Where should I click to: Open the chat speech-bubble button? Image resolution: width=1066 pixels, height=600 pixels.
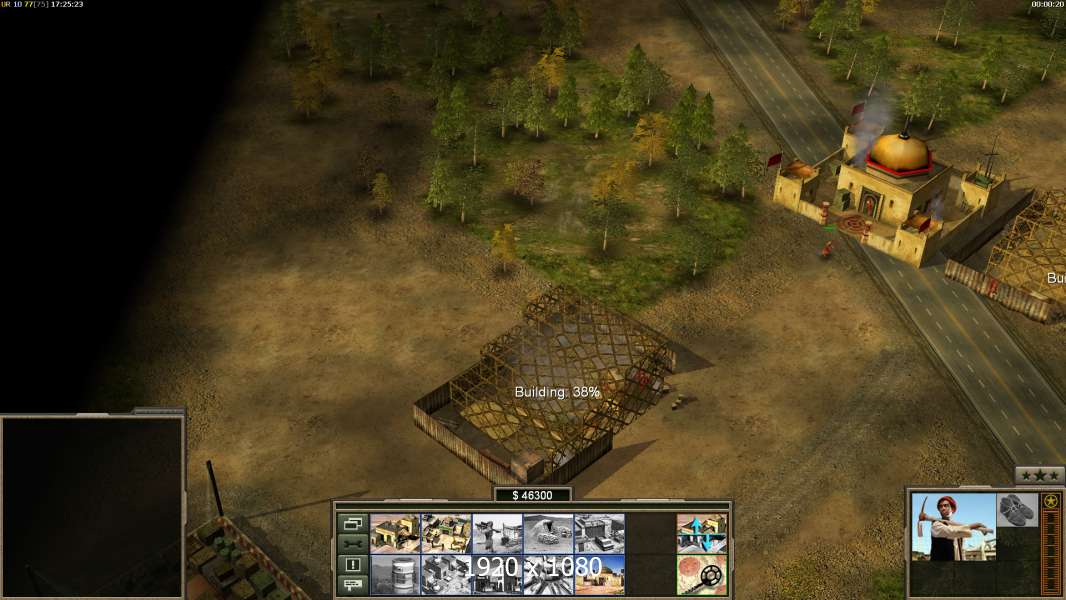click(353, 585)
